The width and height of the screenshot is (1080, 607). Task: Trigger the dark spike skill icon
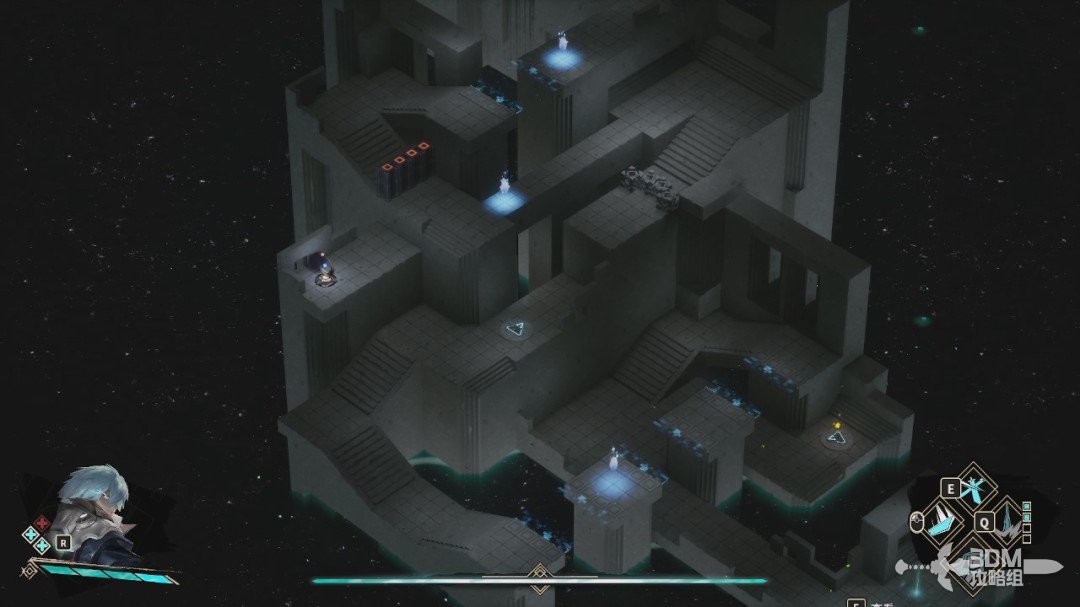(1006, 520)
